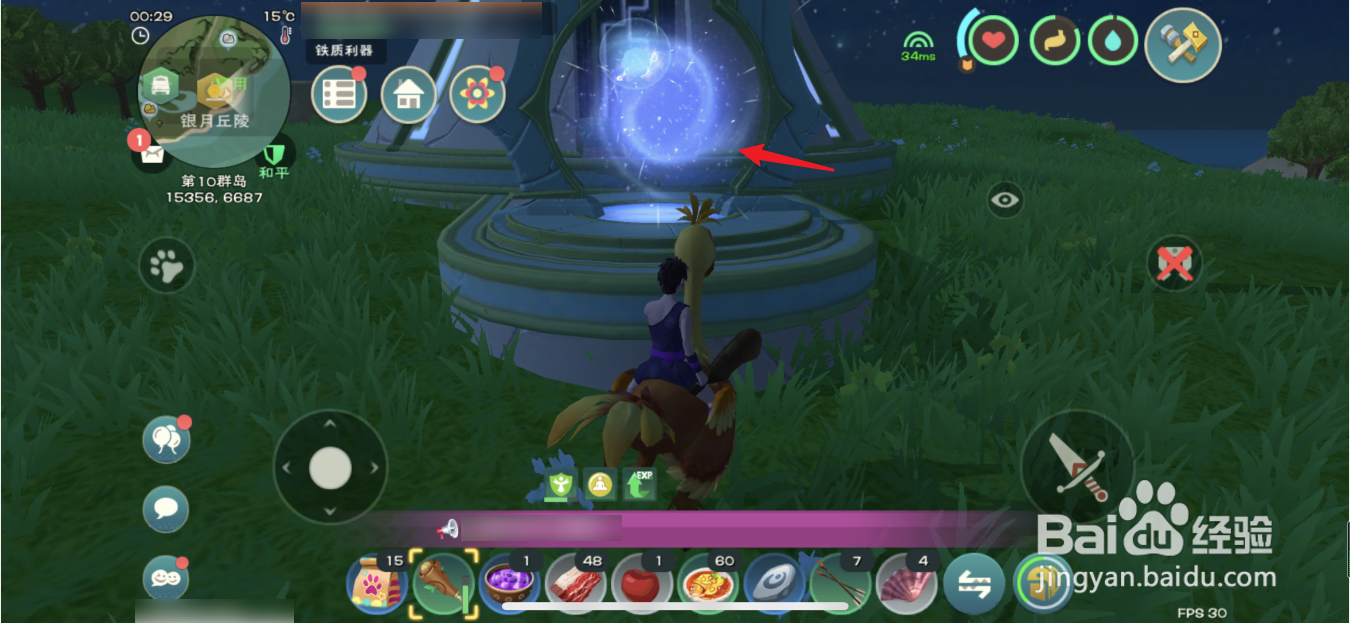Viewport: 1350px width, 623px height.
Task: Open the hammer and axe crafting menu
Action: point(1183,44)
